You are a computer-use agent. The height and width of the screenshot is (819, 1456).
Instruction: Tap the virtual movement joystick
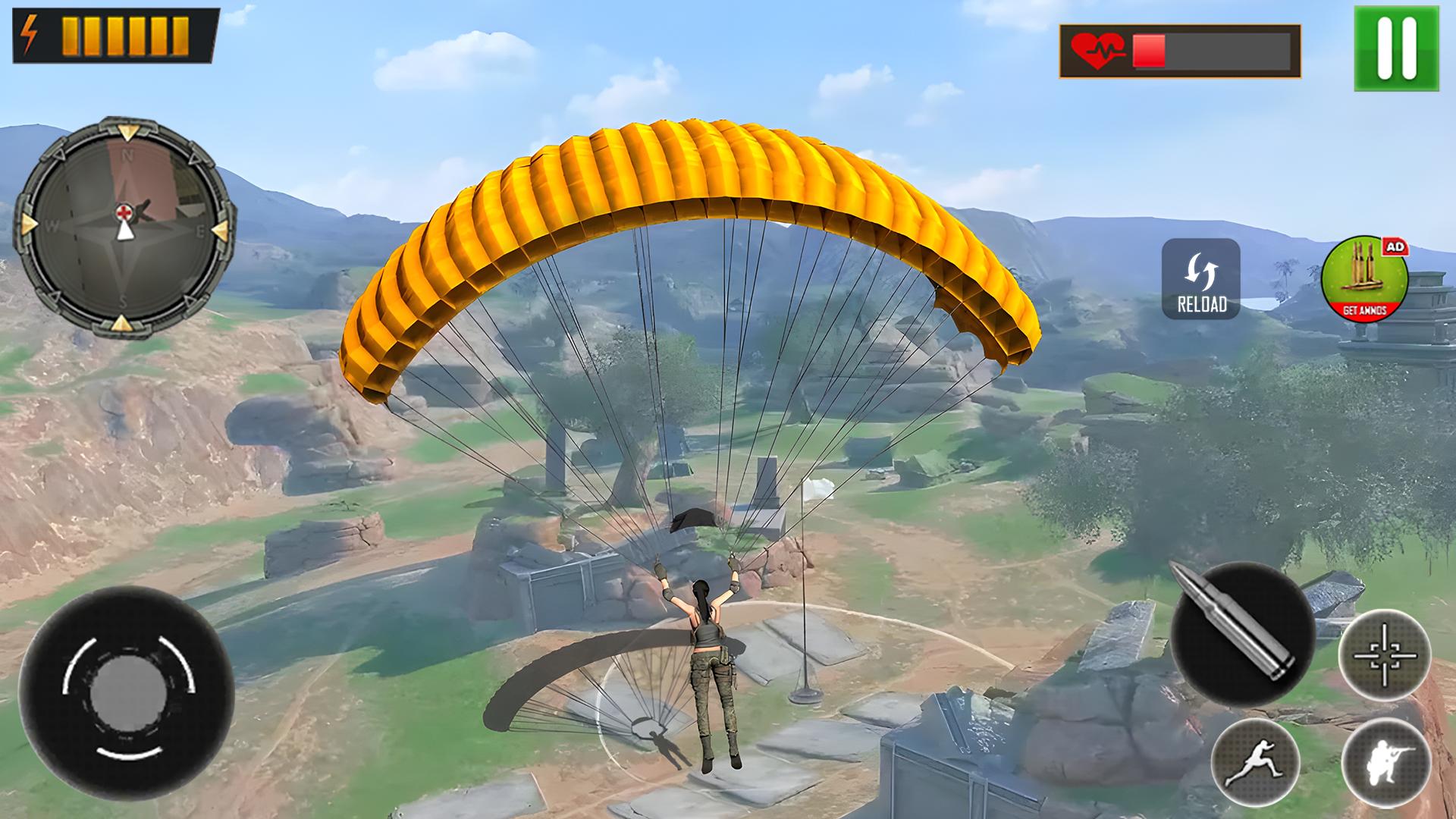127,693
